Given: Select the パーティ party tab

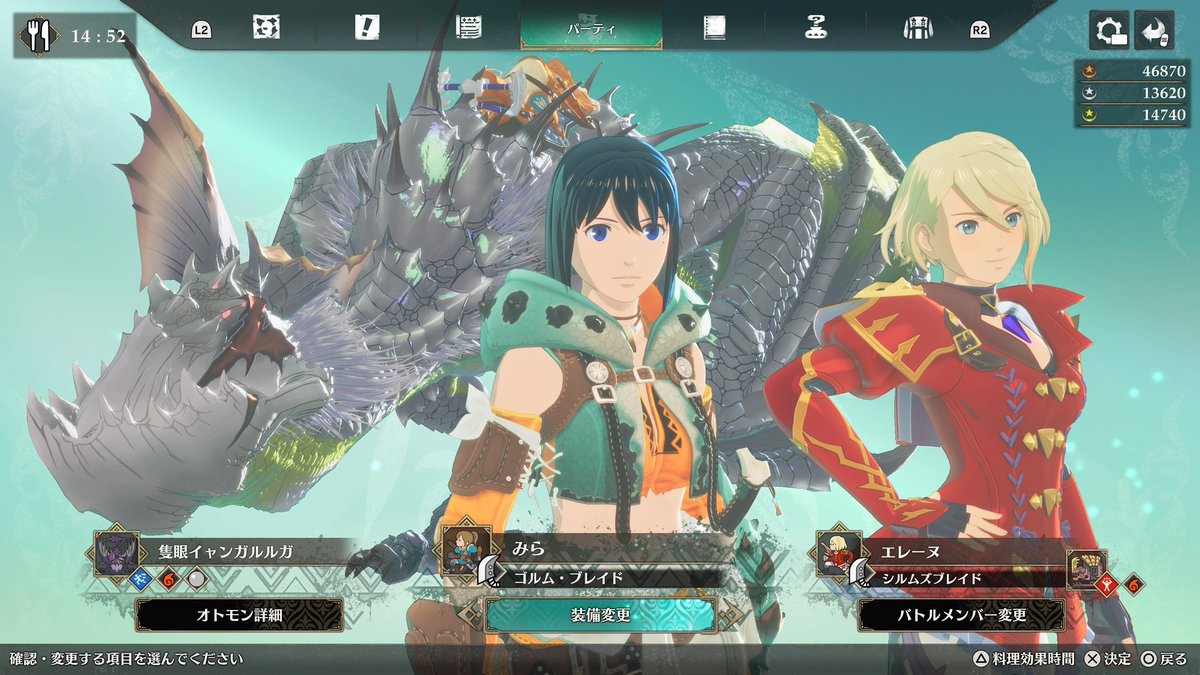Looking at the screenshot, I should (591, 27).
